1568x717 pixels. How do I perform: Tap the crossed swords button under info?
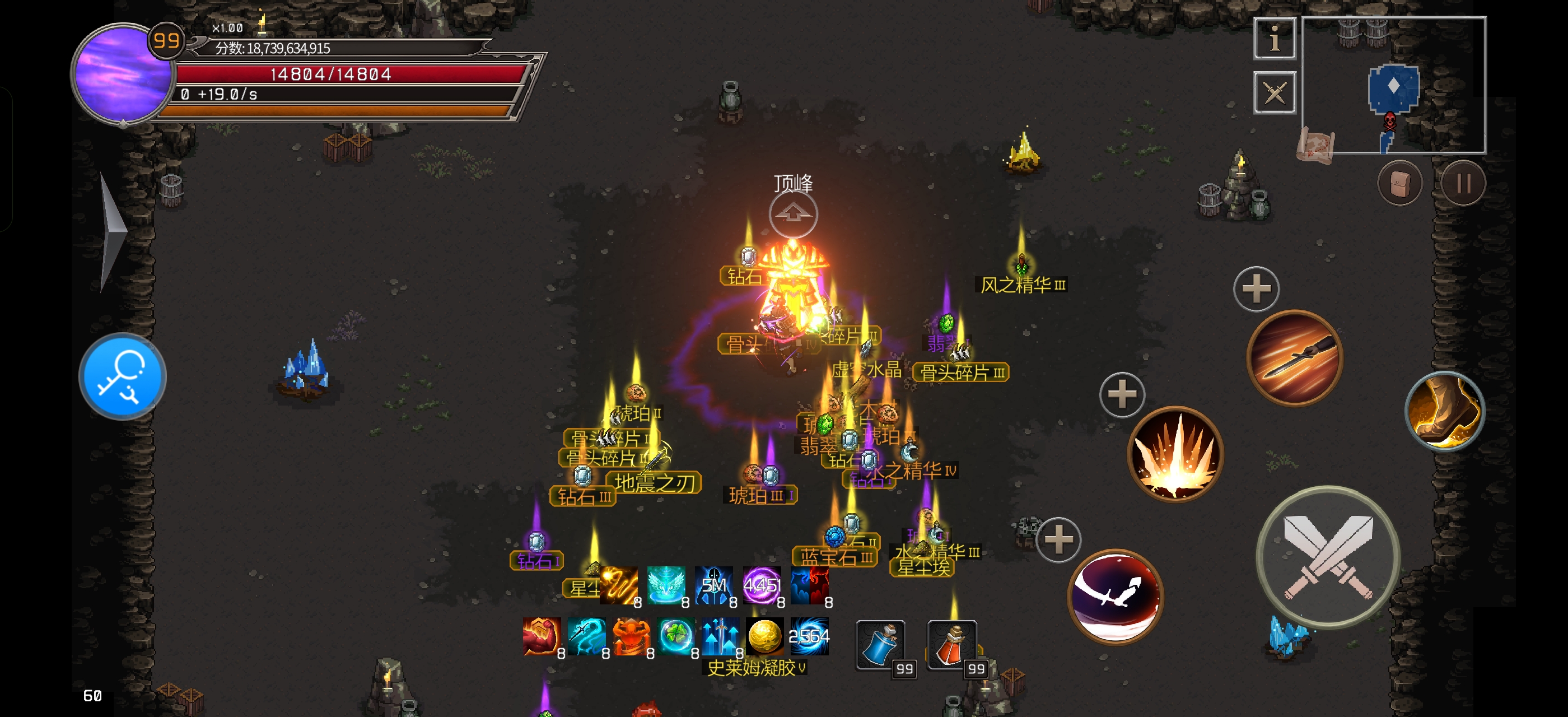1274,92
